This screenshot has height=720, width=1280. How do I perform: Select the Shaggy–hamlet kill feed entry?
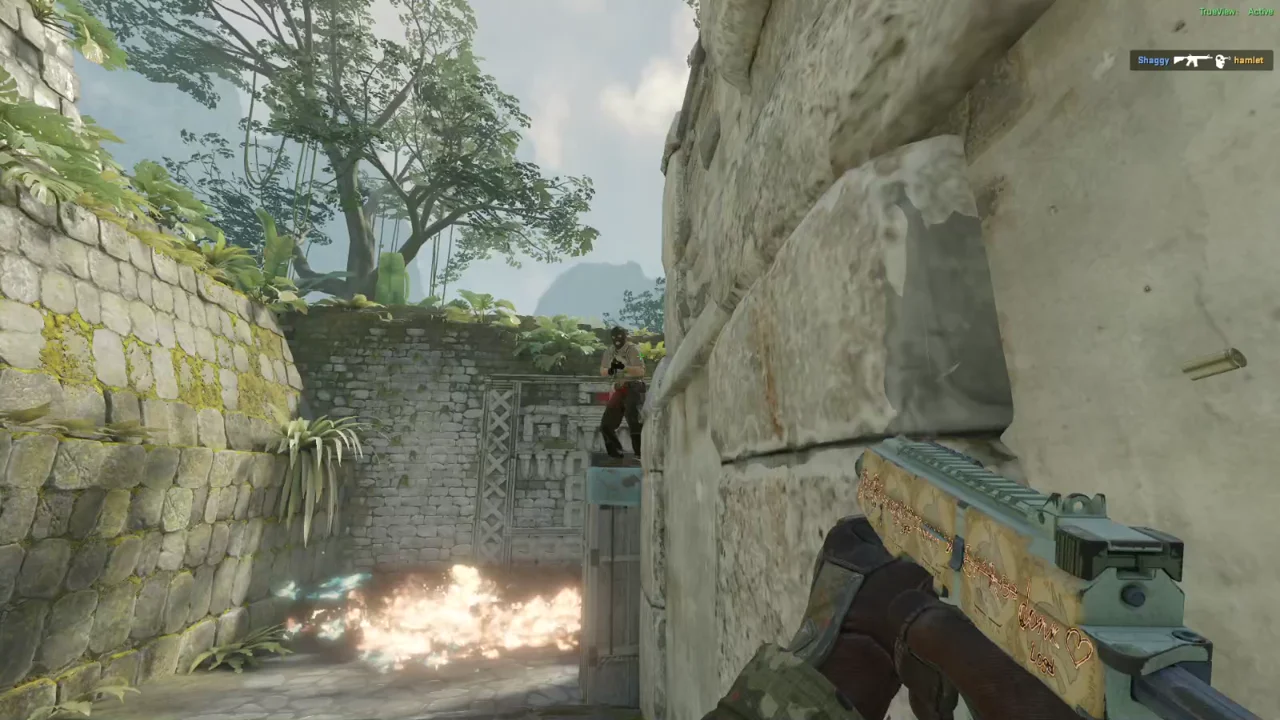(x=1200, y=61)
